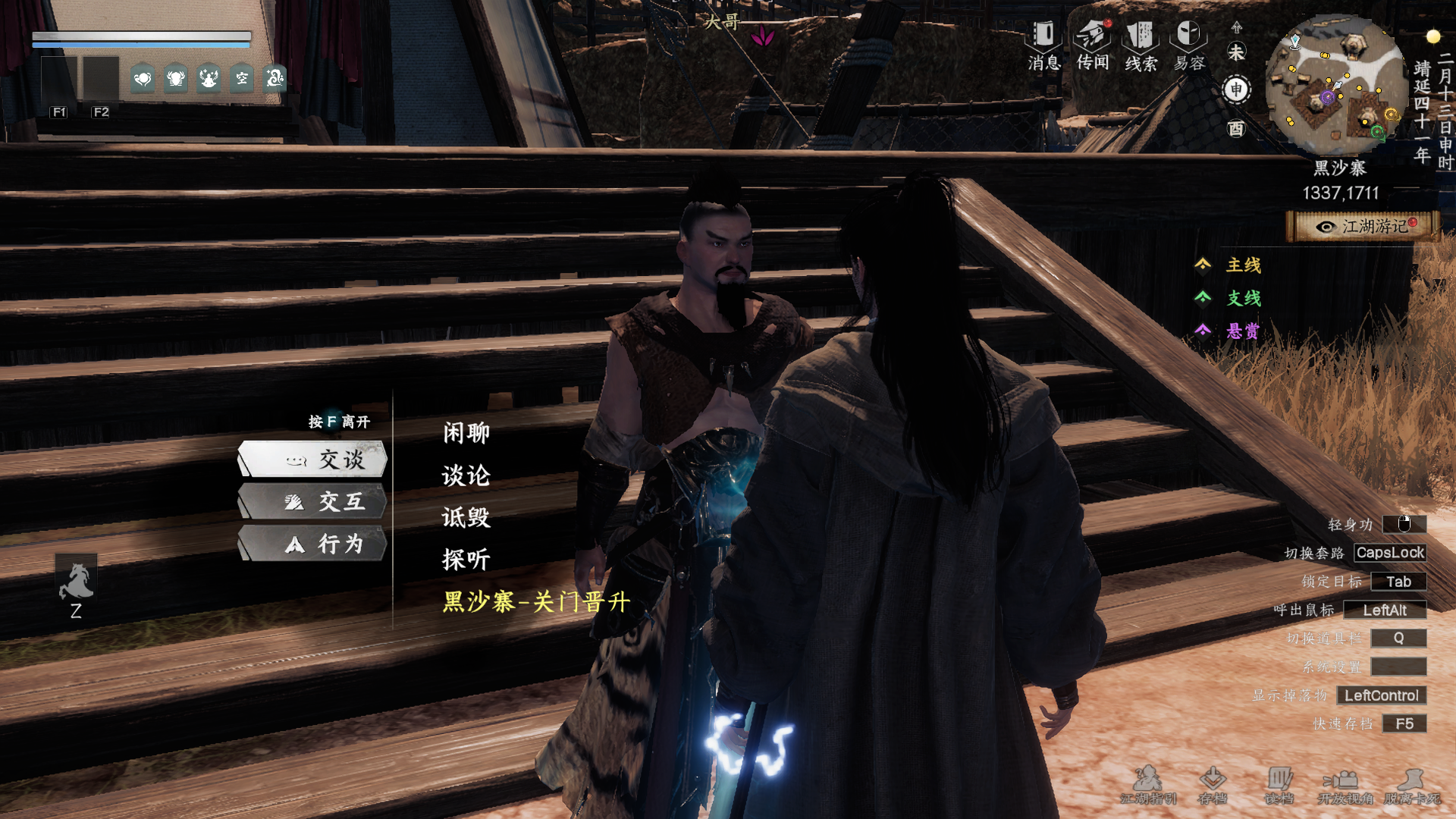Open the 读档 load game icon

1279,784
